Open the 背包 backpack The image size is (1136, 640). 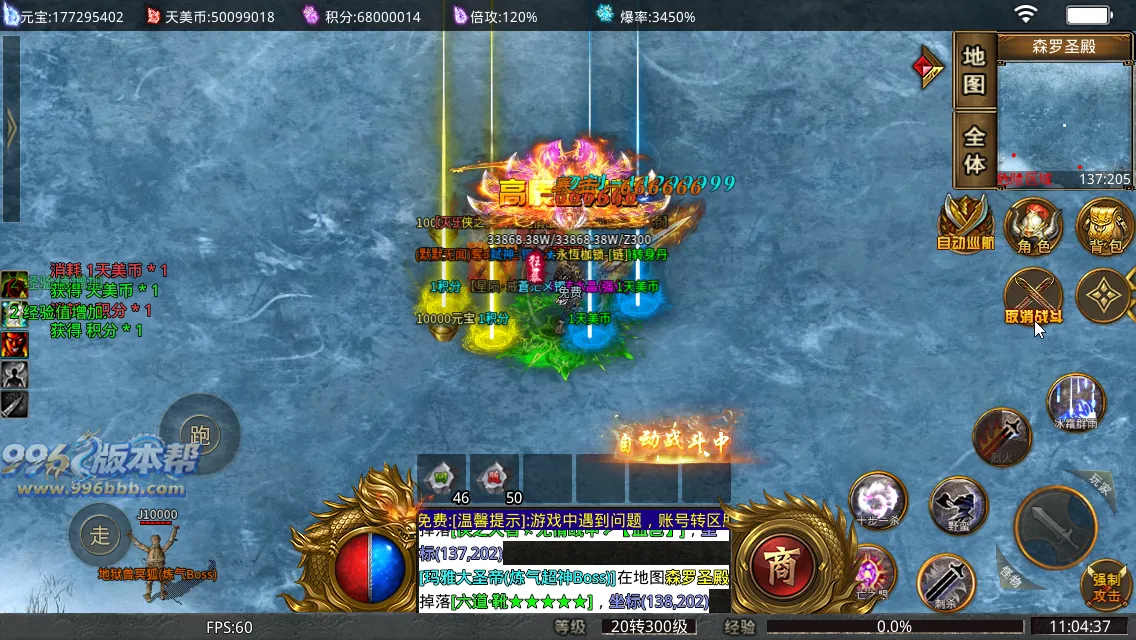1104,226
